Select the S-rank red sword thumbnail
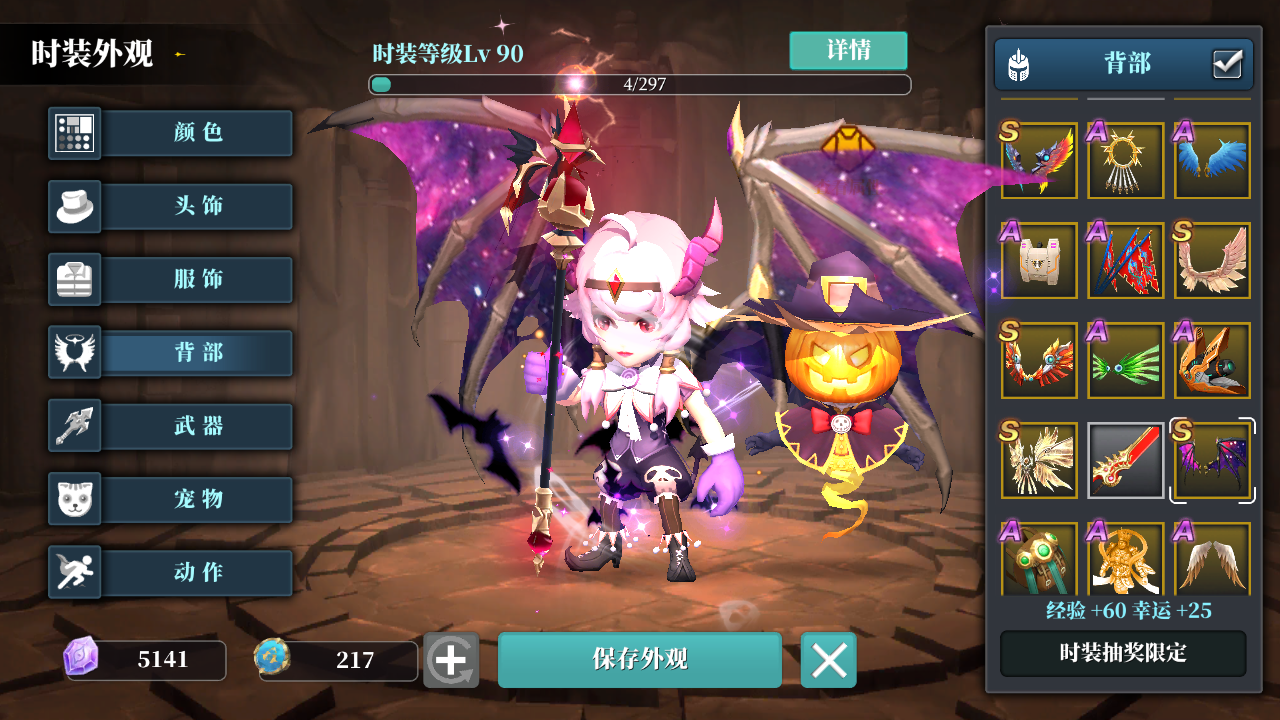This screenshot has height=720, width=1280. (x=1125, y=460)
